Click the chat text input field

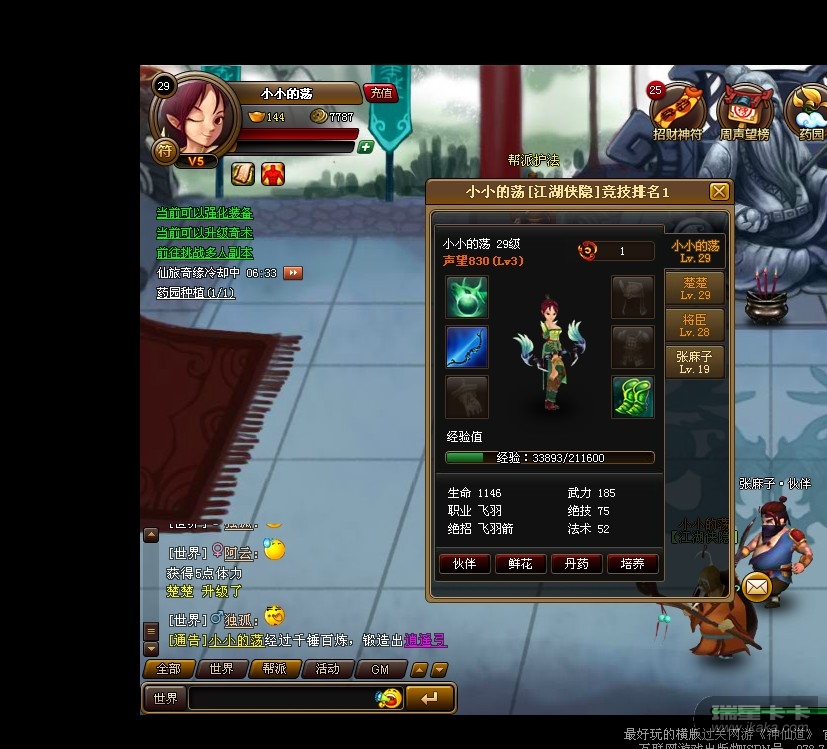coord(283,698)
